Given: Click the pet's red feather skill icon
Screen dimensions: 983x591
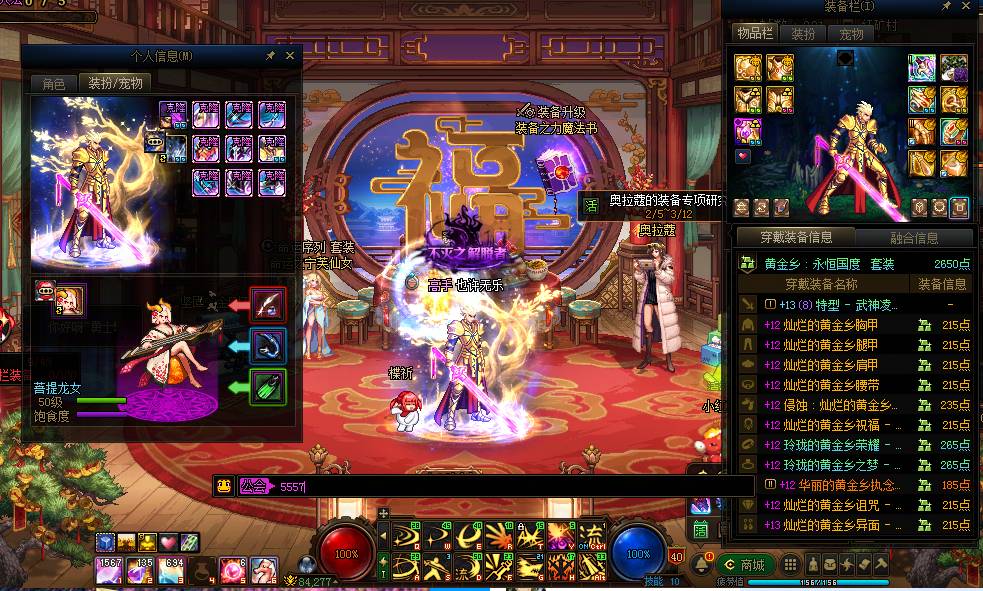Looking at the screenshot, I should 267,304.
